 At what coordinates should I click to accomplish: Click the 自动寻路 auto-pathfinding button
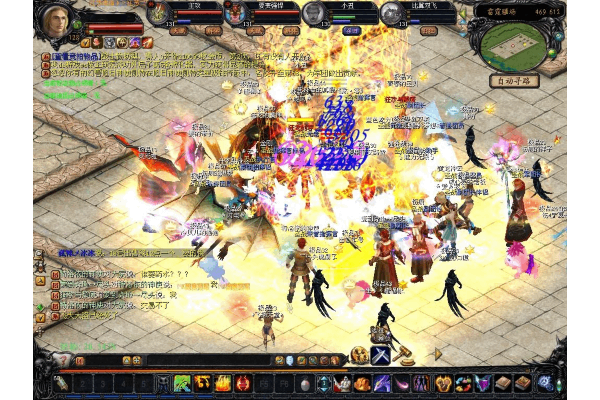tap(516, 80)
